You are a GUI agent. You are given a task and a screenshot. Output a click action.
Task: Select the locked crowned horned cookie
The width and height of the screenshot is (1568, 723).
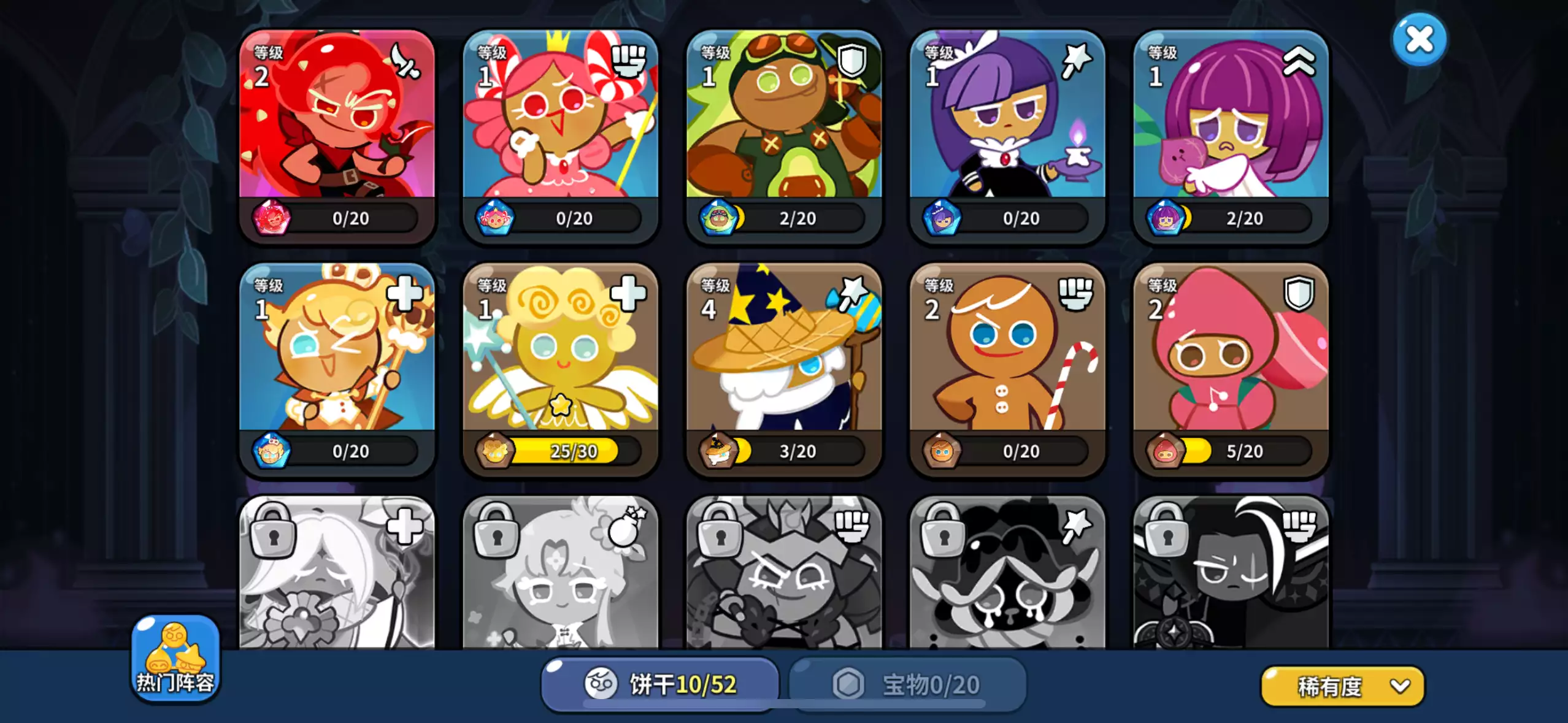tap(783, 576)
